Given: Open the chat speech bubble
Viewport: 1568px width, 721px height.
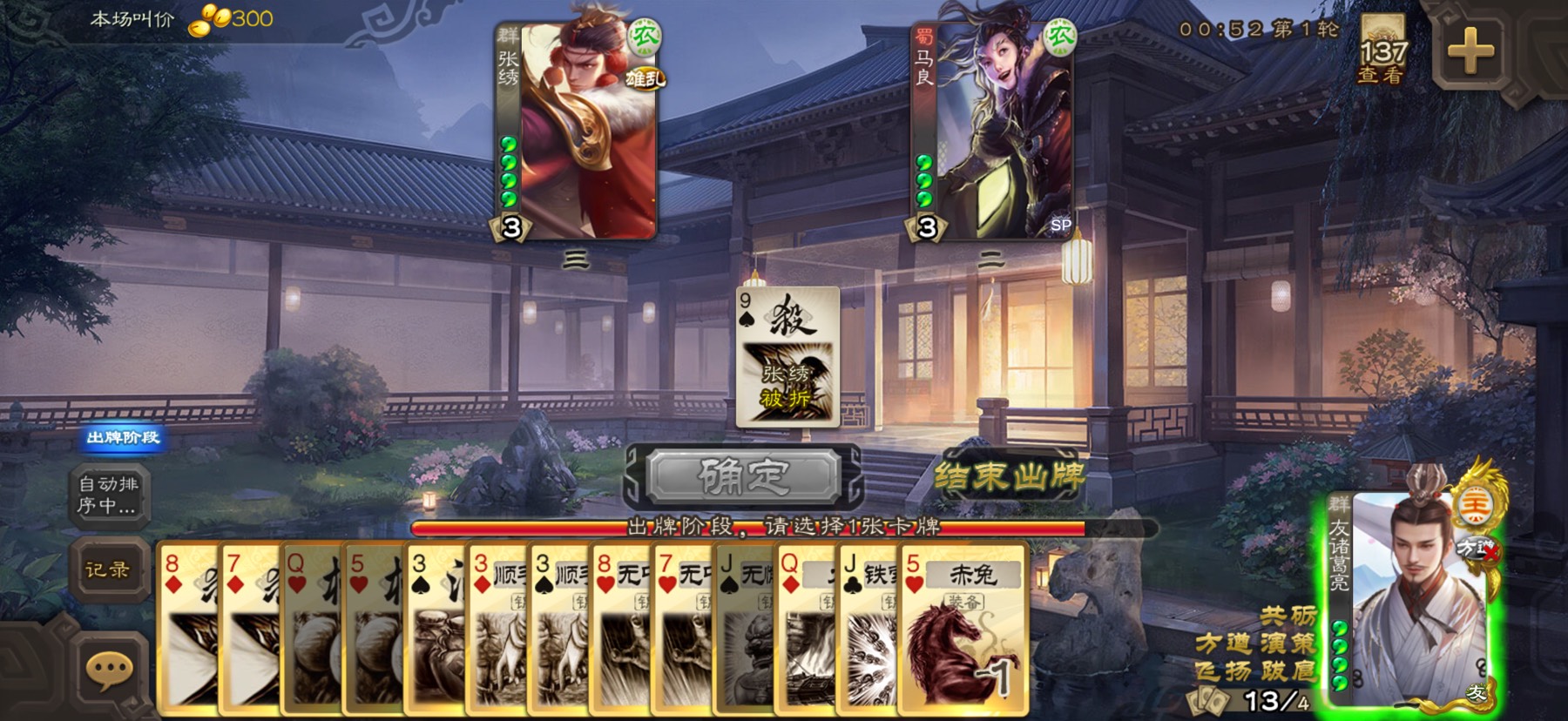Looking at the screenshot, I should pyautogui.click(x=108, y=670).
